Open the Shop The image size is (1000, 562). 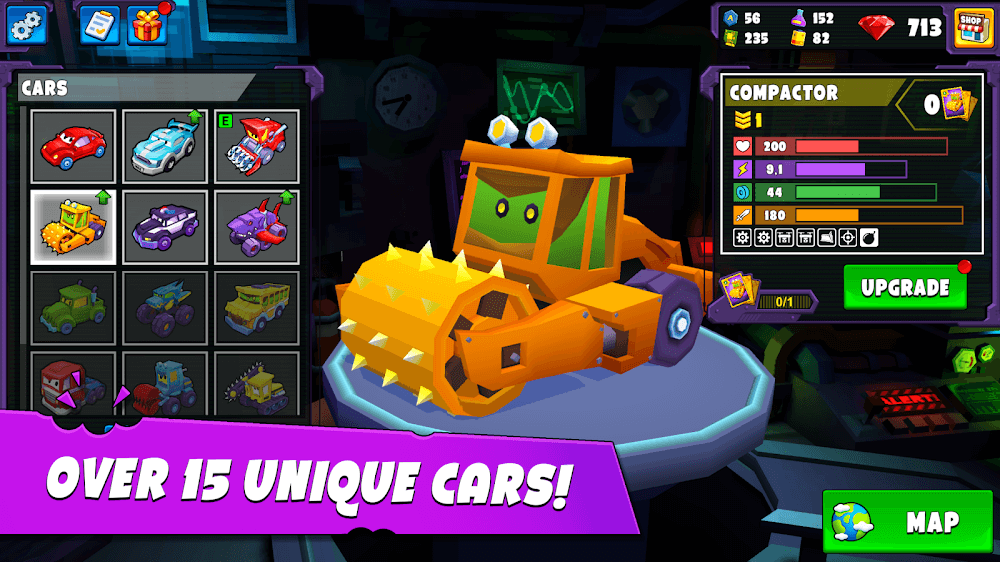(x=967, y=27)
